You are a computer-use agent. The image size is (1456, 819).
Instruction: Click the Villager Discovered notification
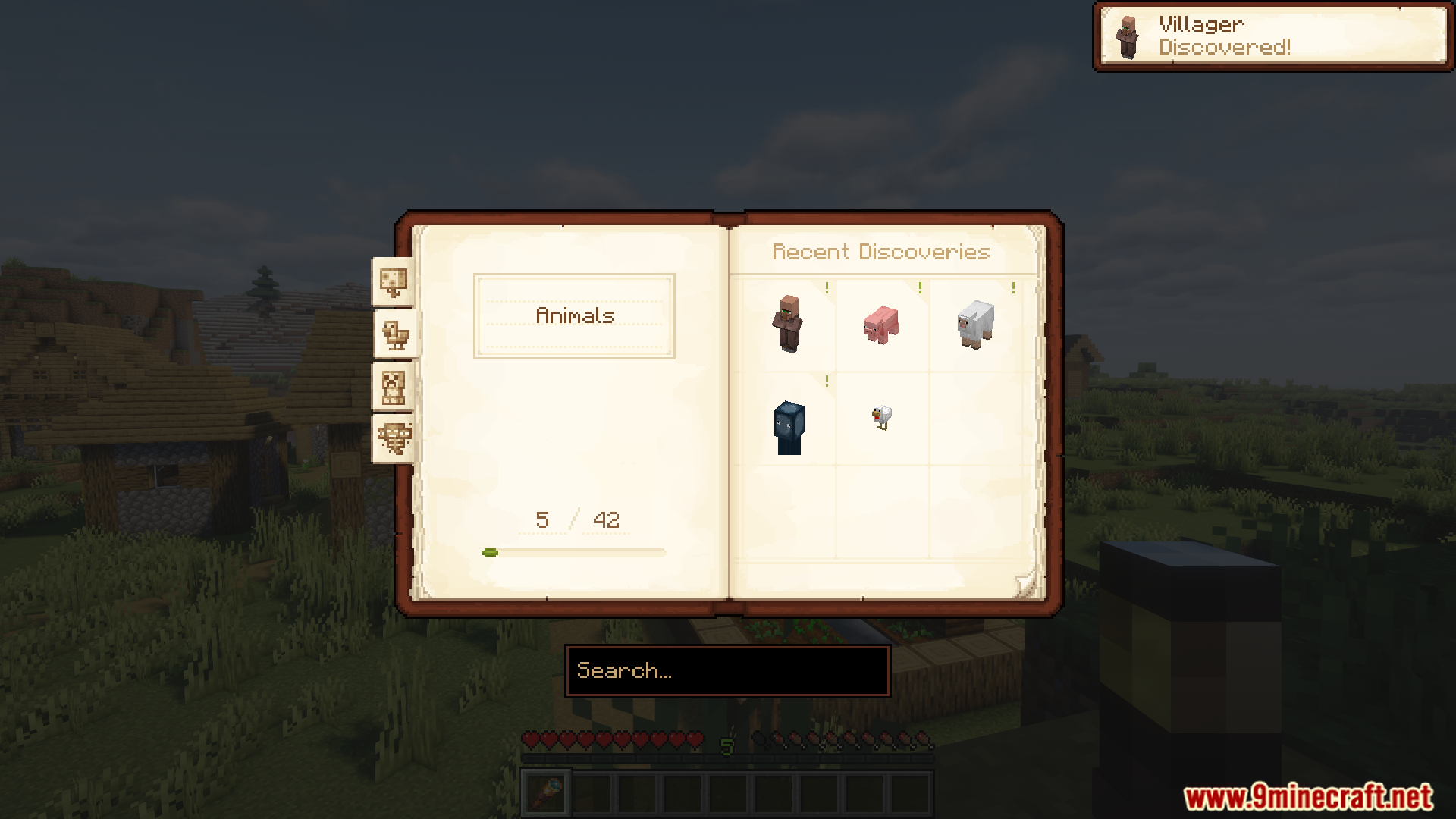pyautogui.click(x=1272, y=36)
